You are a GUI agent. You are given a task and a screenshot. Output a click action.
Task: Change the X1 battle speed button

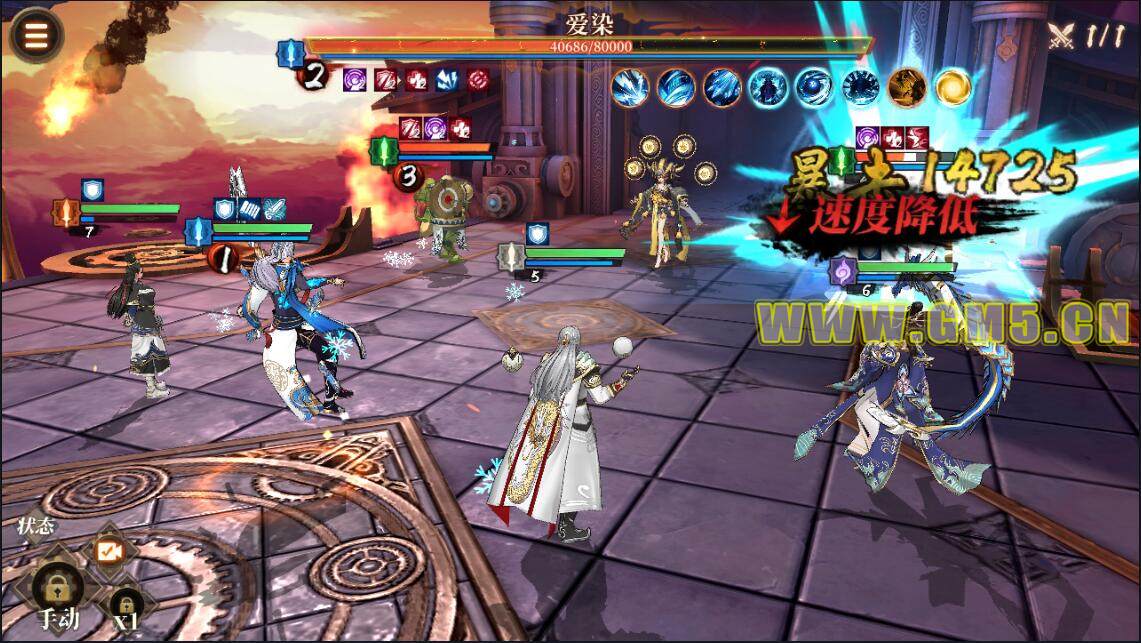(x=125, y=604)
